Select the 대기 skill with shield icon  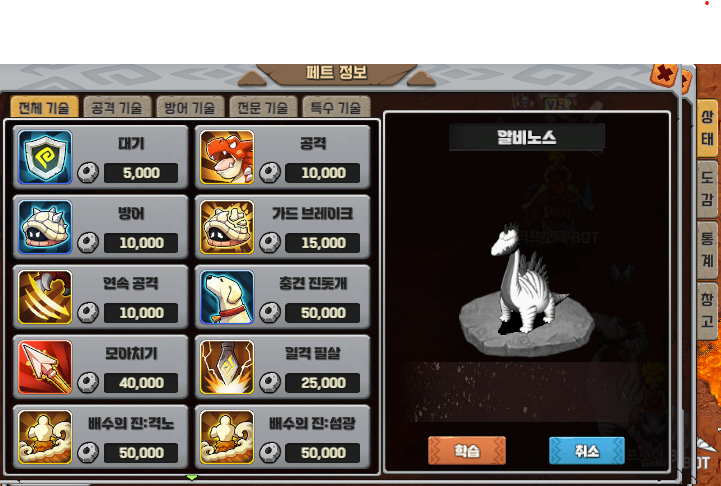click(102, 157)
